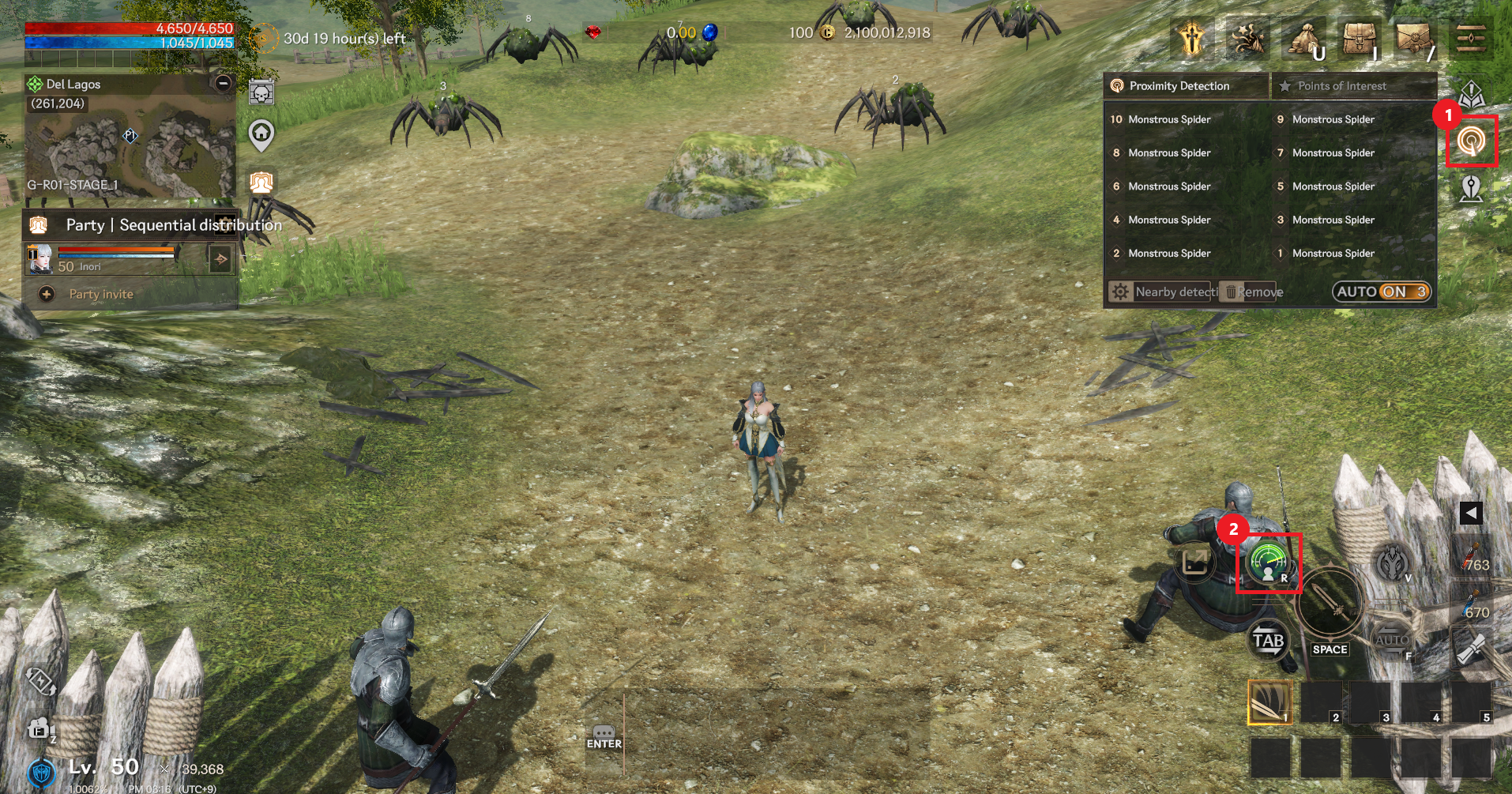Minimize the Del Lagos minimap
Viewport: 1512px width, 794px height.
pos(224,83)
